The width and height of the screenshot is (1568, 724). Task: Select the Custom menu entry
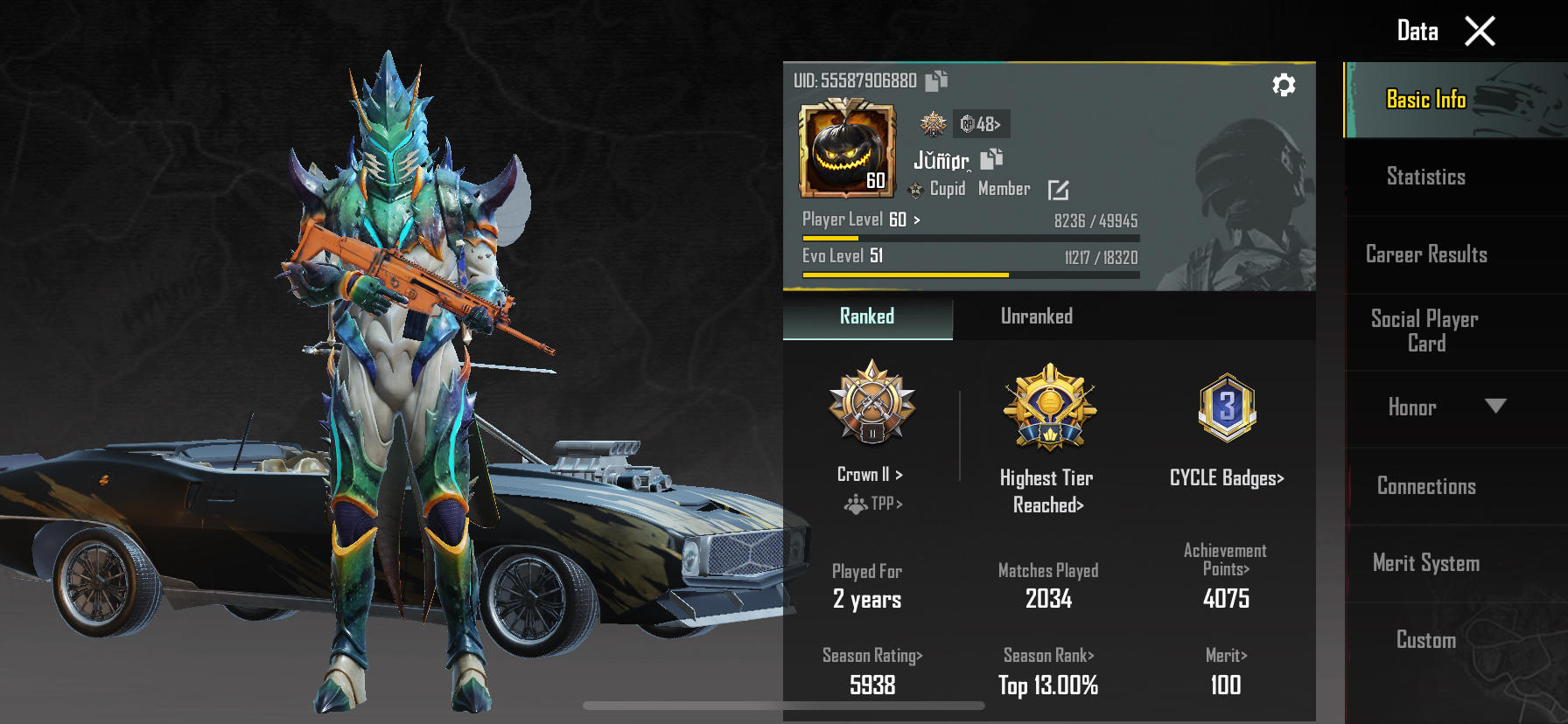pyautogui.click(x=1426, y=640)
